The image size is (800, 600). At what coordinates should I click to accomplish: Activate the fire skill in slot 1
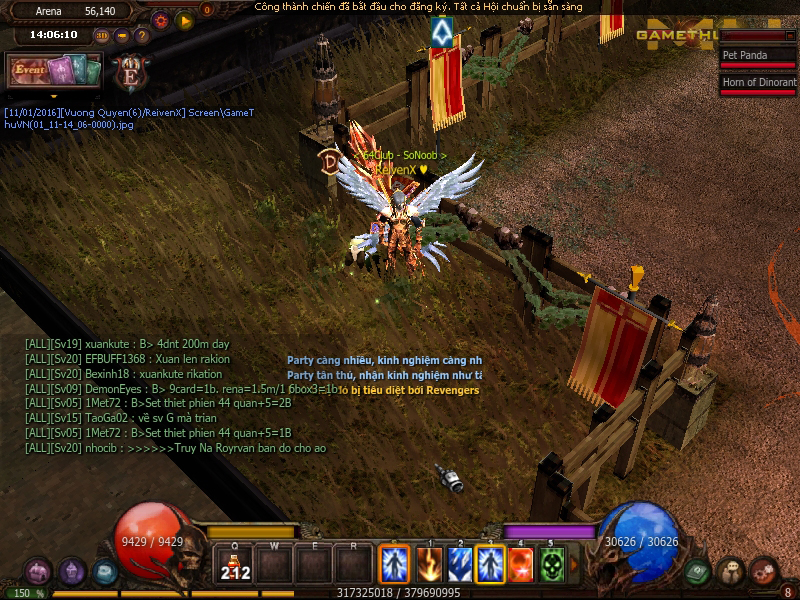[x=429, y=564]
